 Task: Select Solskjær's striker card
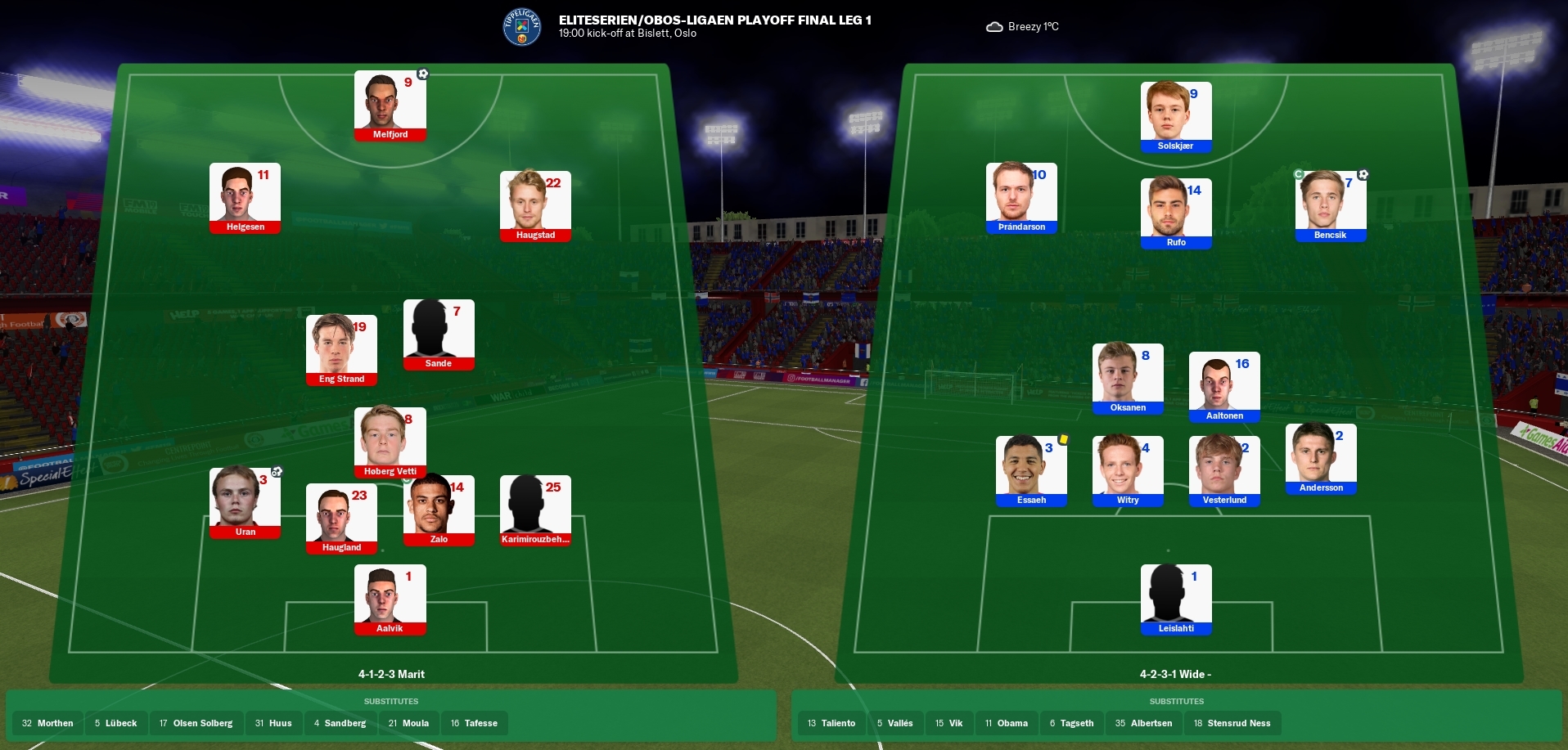pyautogui.click(x=1175, y=117)
